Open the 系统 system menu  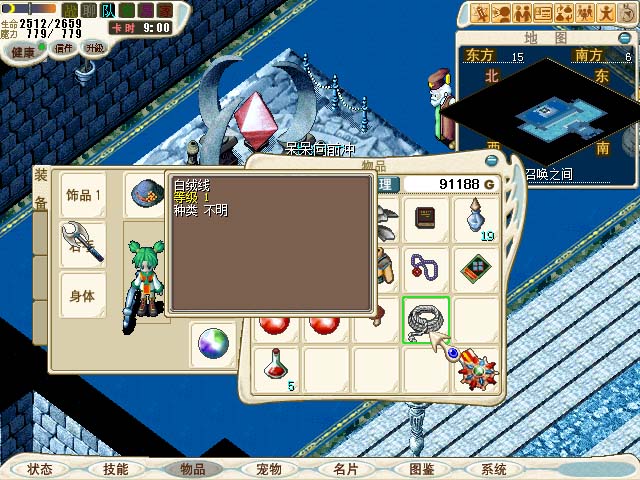[x=494, y=468]
